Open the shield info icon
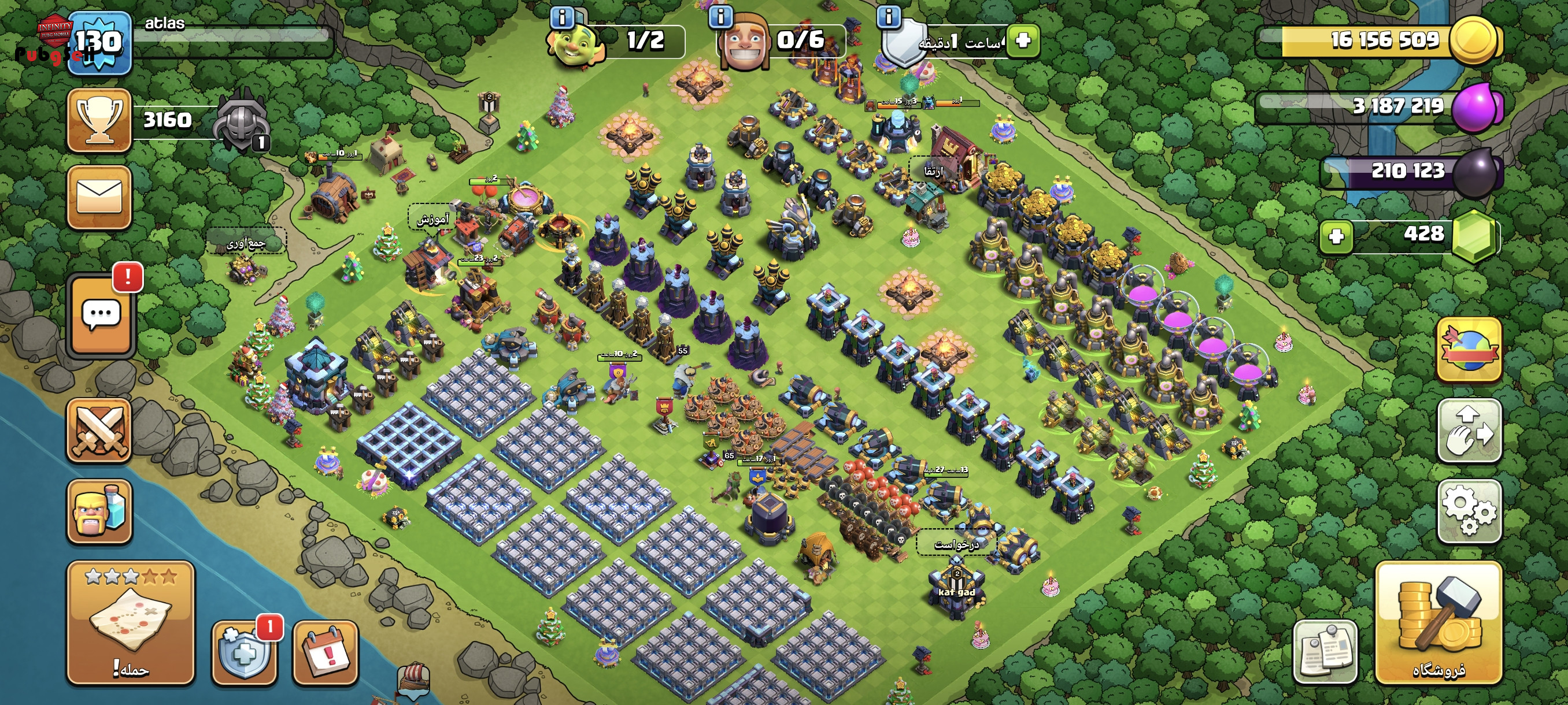1568x705 pixels. (889, 16)
